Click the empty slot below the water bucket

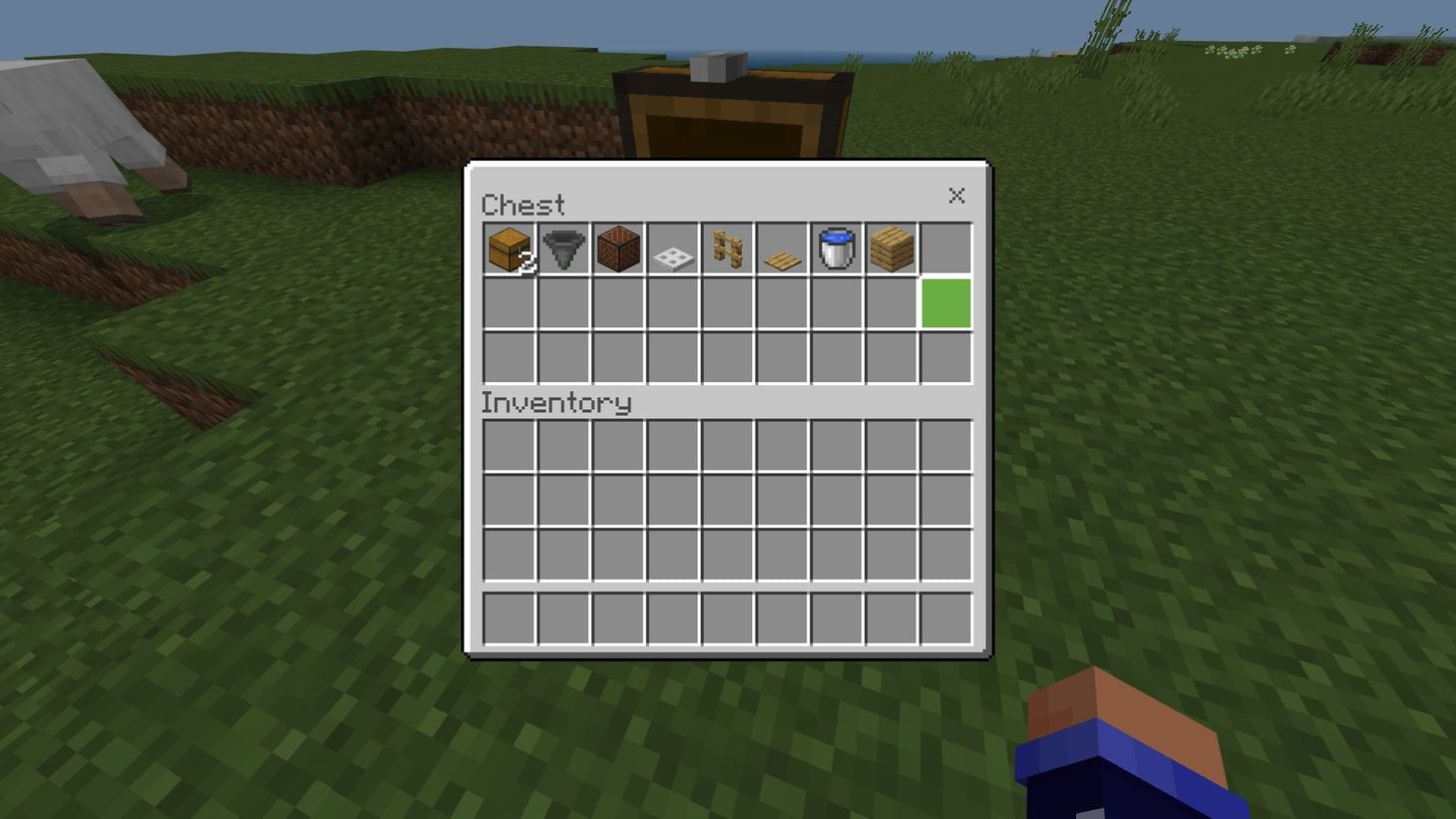(836, 304)
